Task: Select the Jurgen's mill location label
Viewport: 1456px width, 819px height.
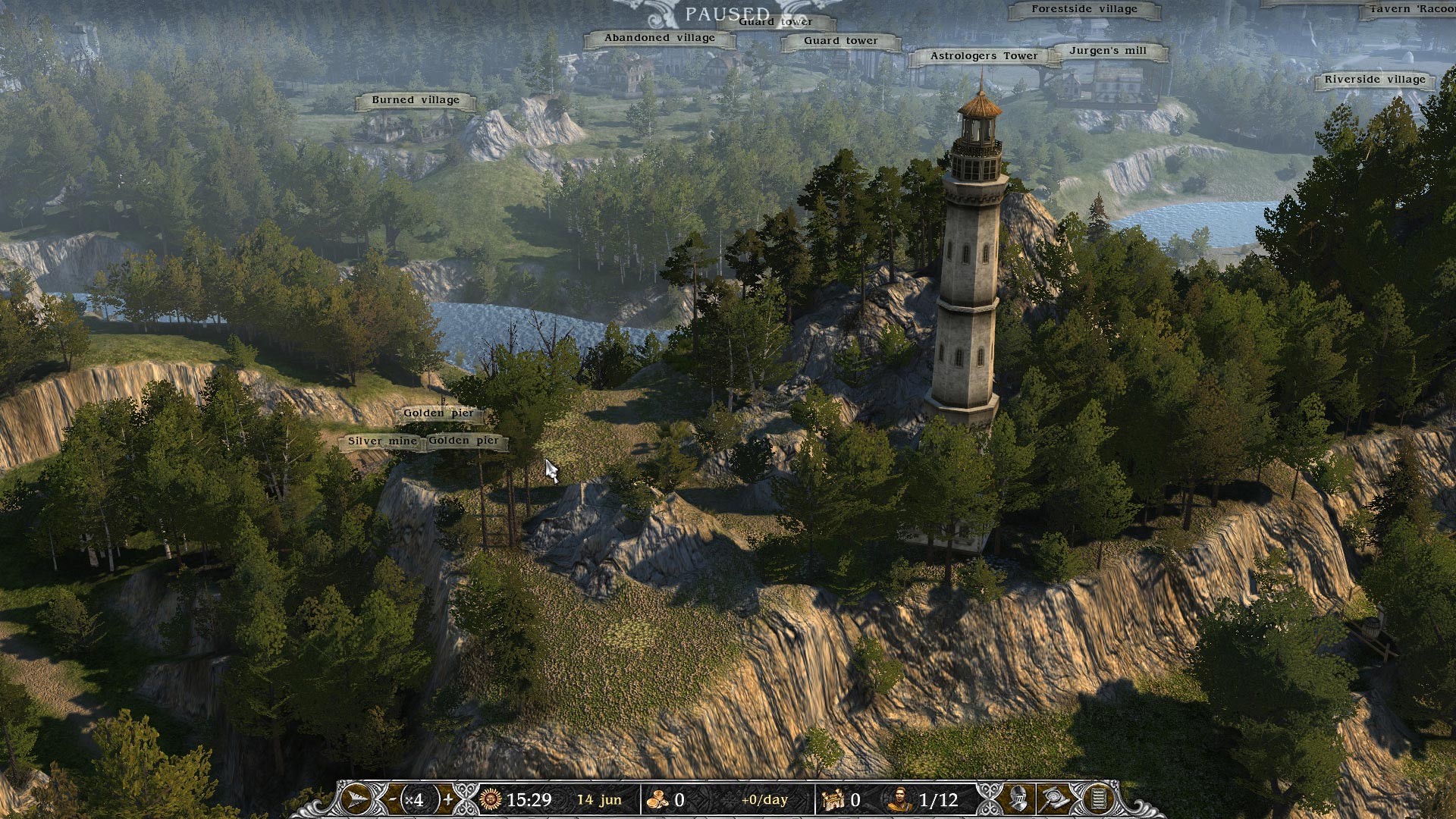Action: click(1108, 51)
